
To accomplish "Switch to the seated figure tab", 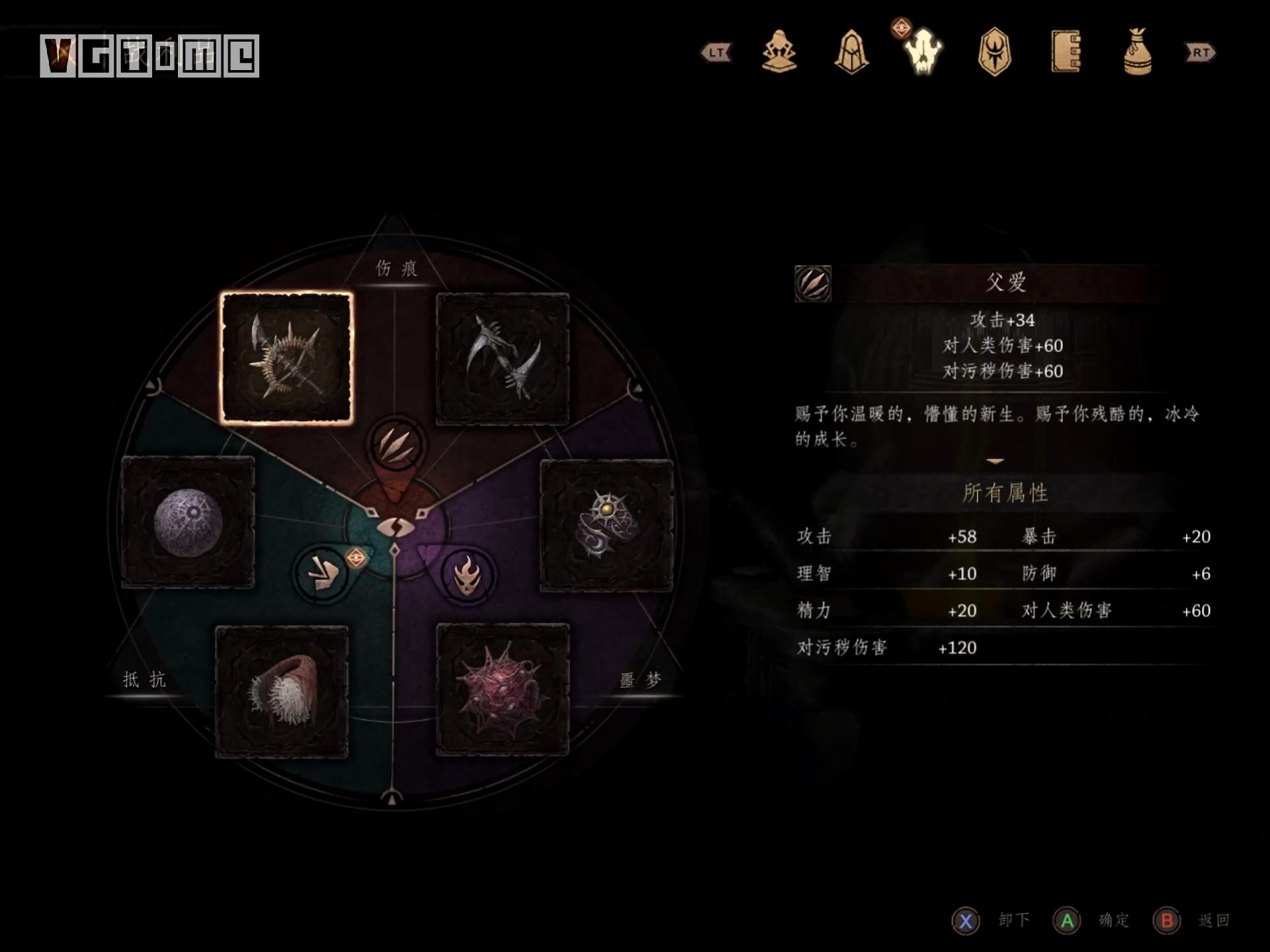I will [x=779, y=52].
